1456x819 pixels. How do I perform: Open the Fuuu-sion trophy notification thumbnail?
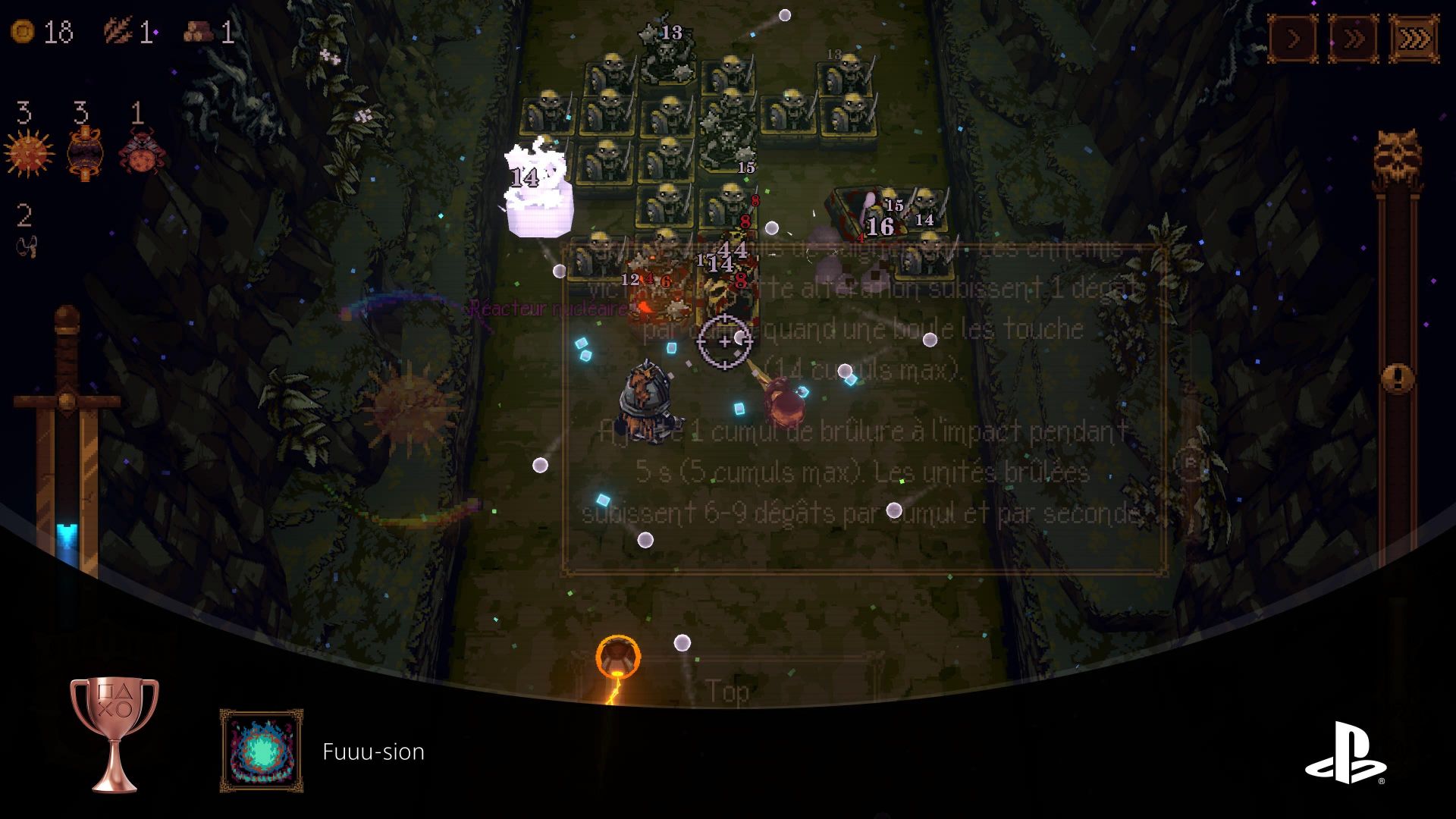click(262, 751)
